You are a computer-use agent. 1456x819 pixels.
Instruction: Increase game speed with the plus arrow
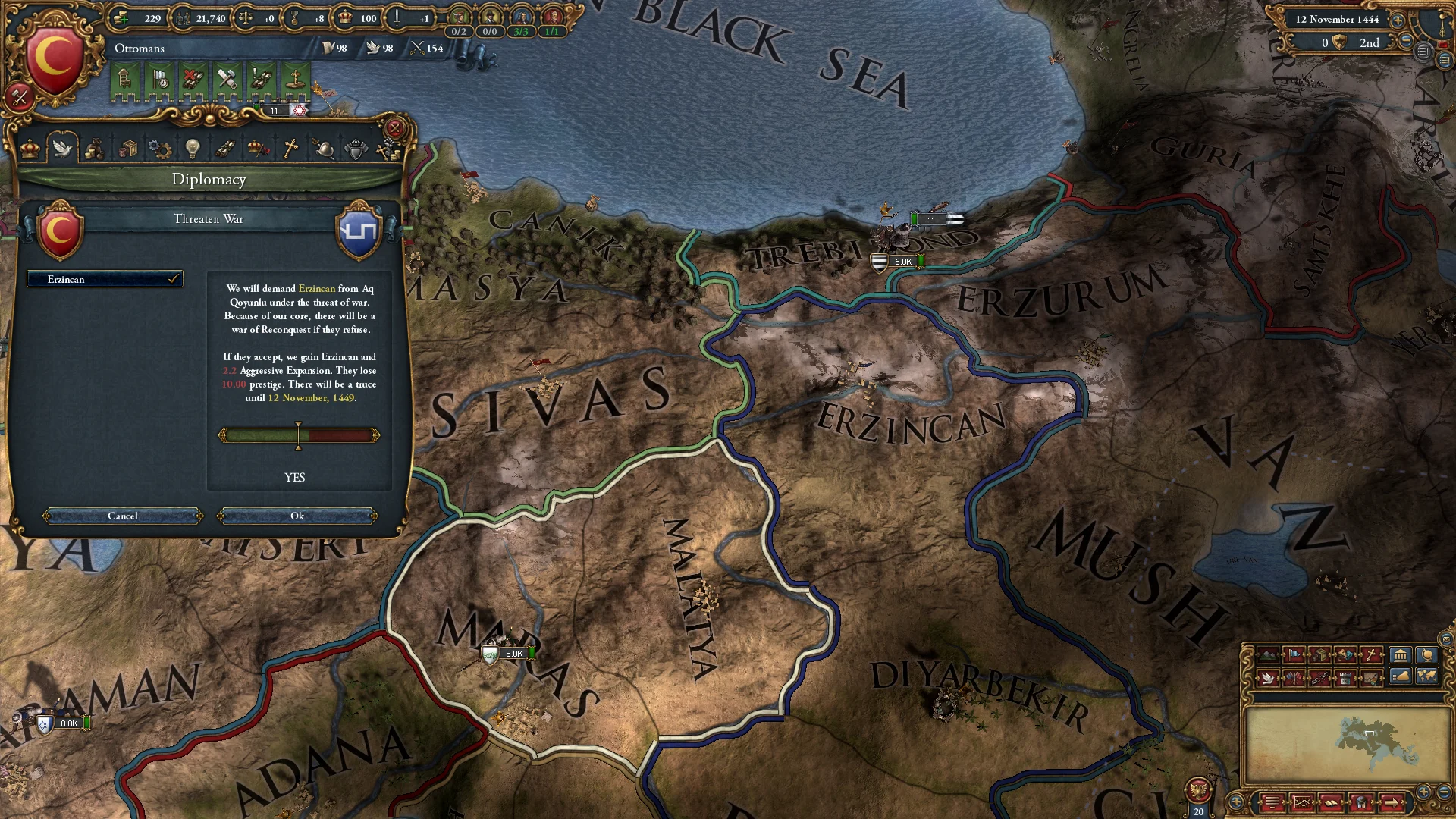1397,20
